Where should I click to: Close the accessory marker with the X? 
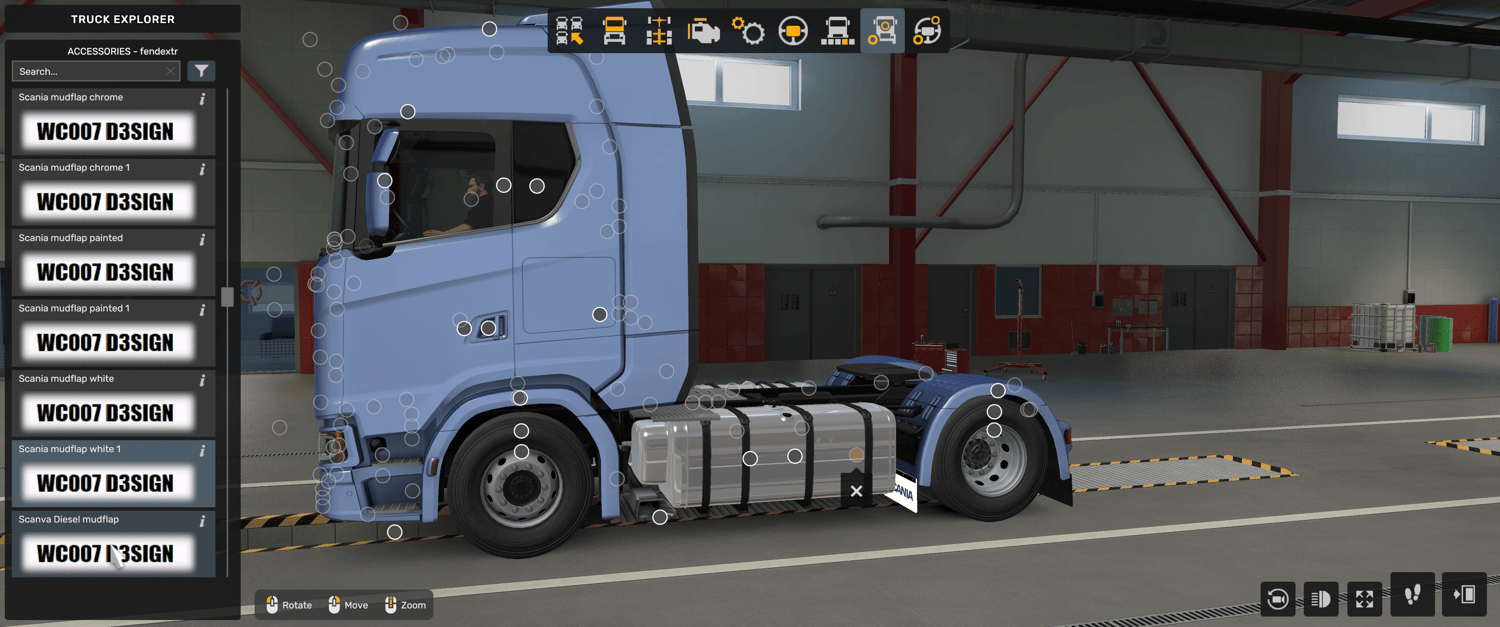(856, 491)
